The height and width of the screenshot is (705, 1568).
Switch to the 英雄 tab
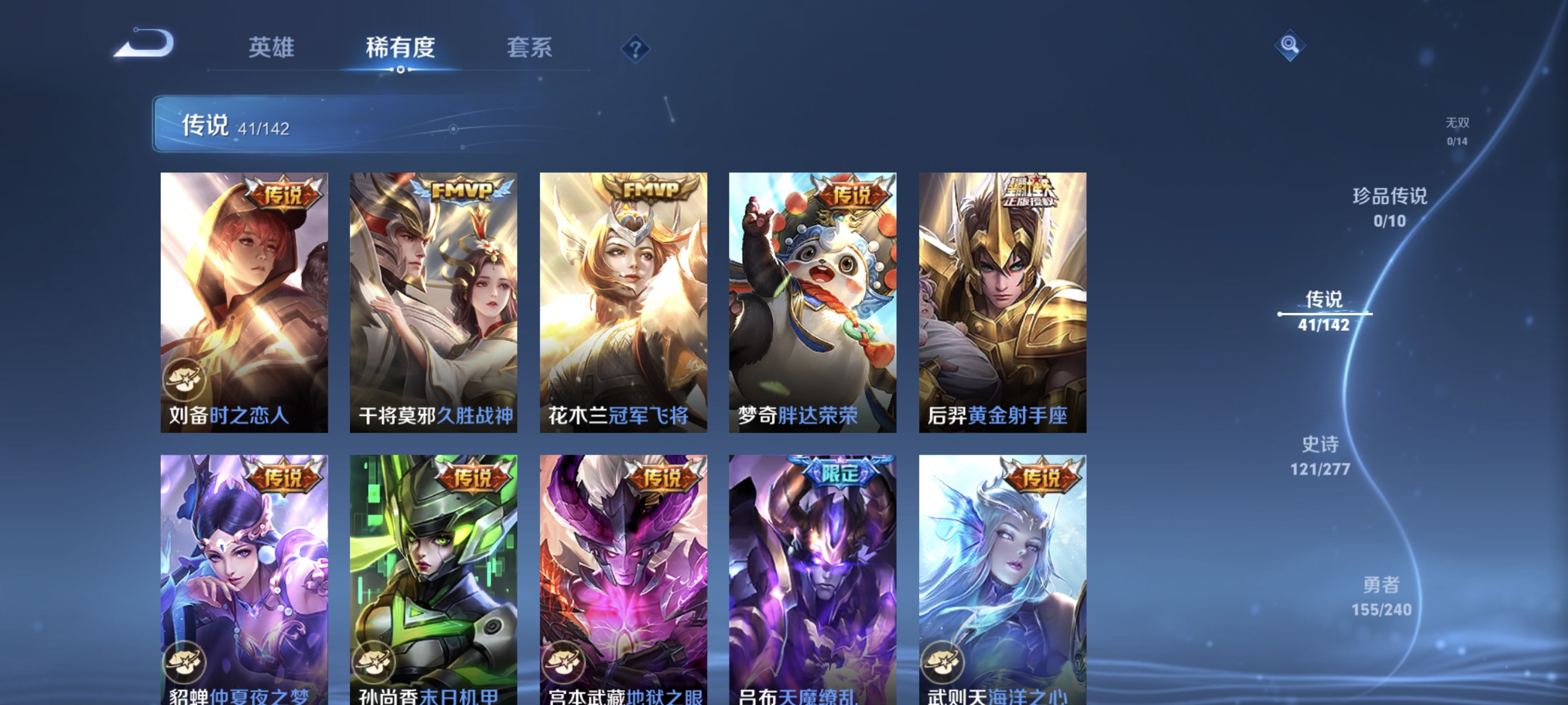[271, 48]
